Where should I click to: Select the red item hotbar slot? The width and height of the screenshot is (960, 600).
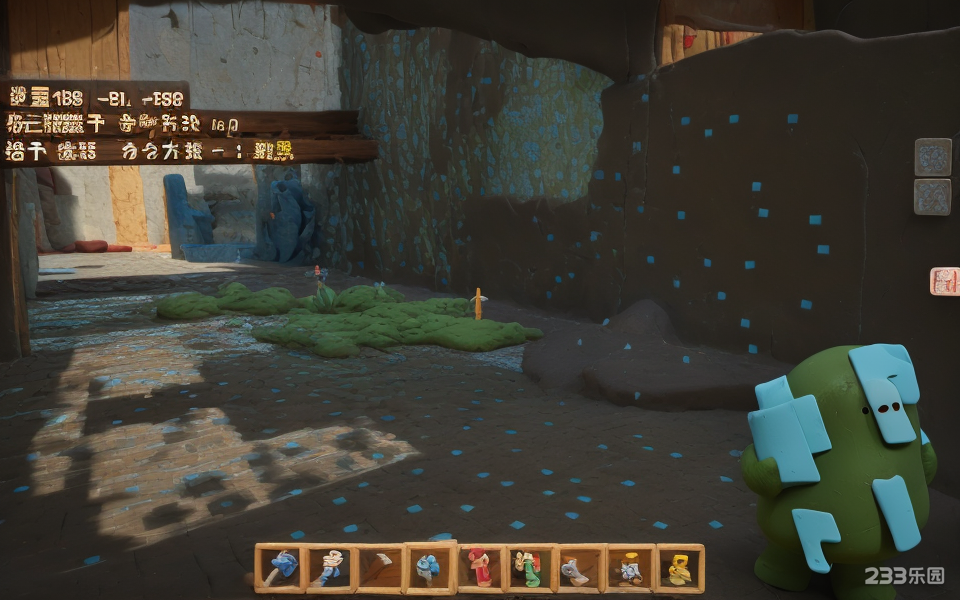click(x=480, y=568)
